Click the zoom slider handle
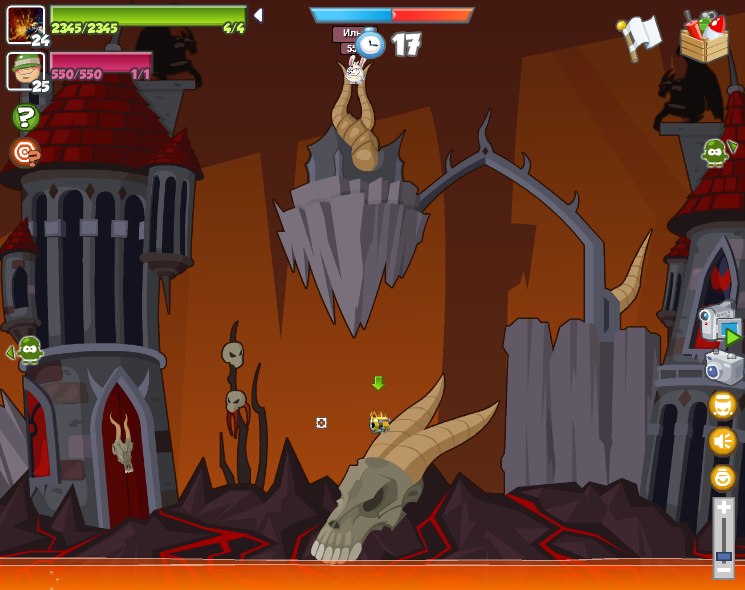The height and width of the screenshot is (590, 745). pyautogui.click(x=723, y=555)
